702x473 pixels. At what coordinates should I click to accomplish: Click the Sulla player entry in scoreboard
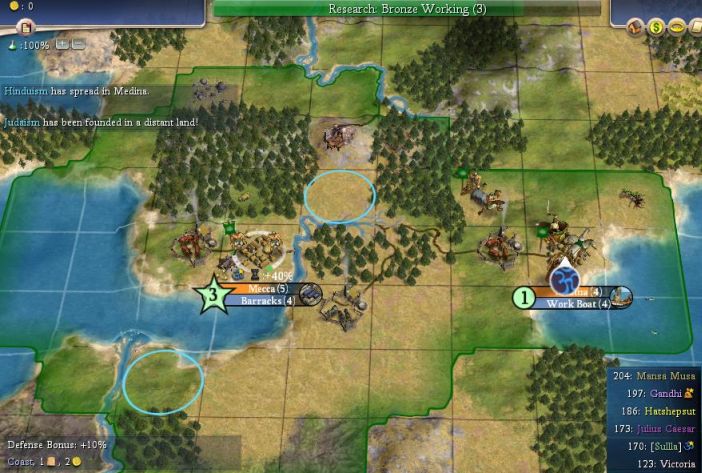coord(663,446)
